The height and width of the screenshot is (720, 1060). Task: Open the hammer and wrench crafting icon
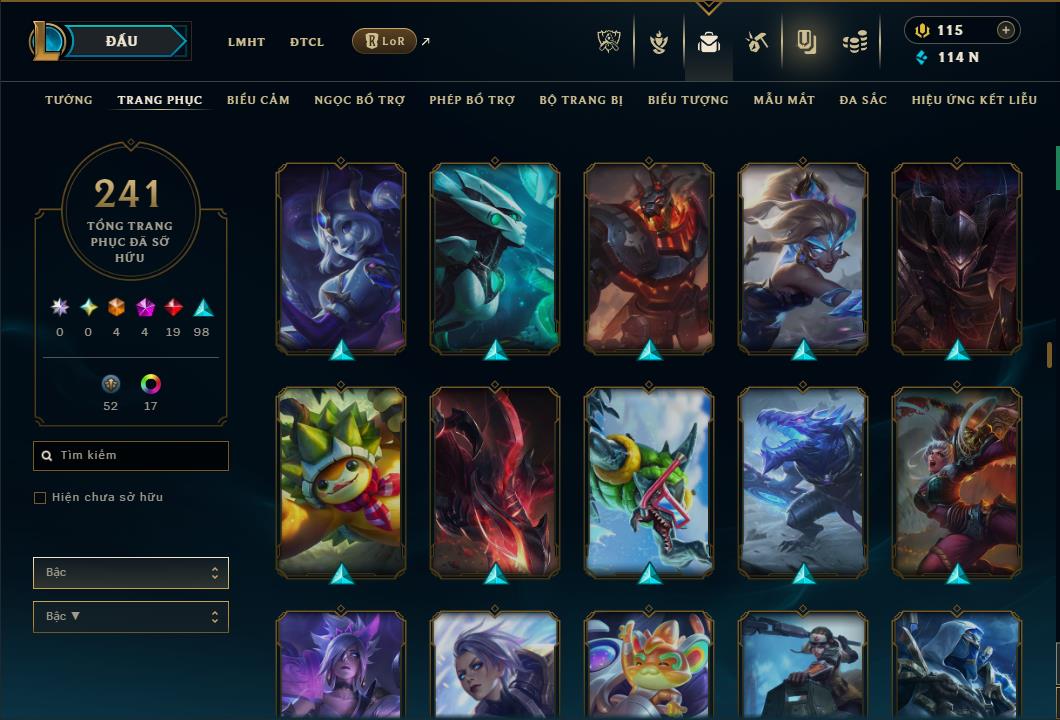click(757, 42)
